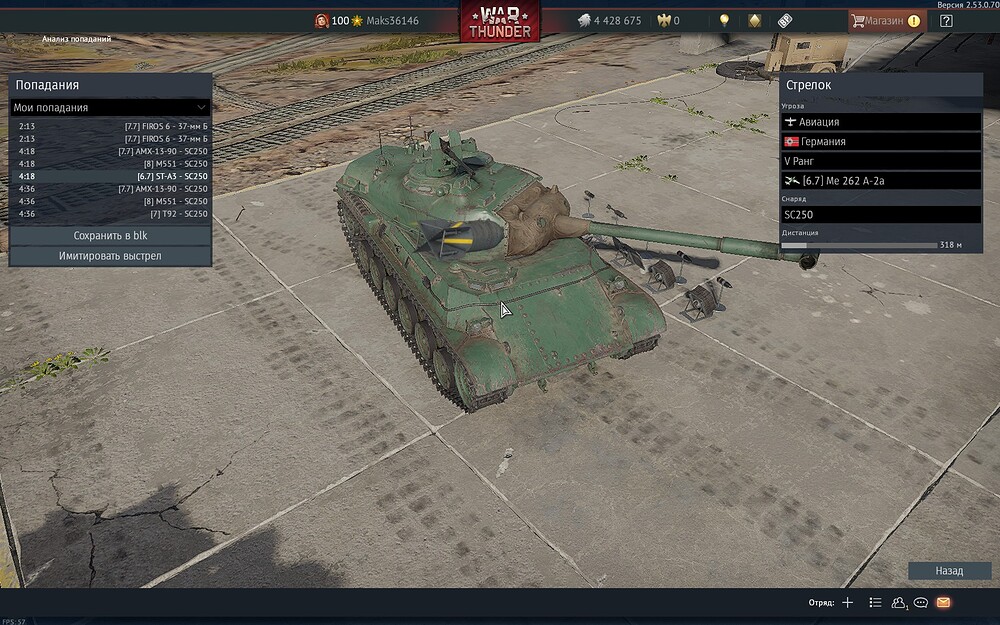Activate "Имитировать выстрел" button
This screenshot has width=1000, height=625.
point(110,256)
